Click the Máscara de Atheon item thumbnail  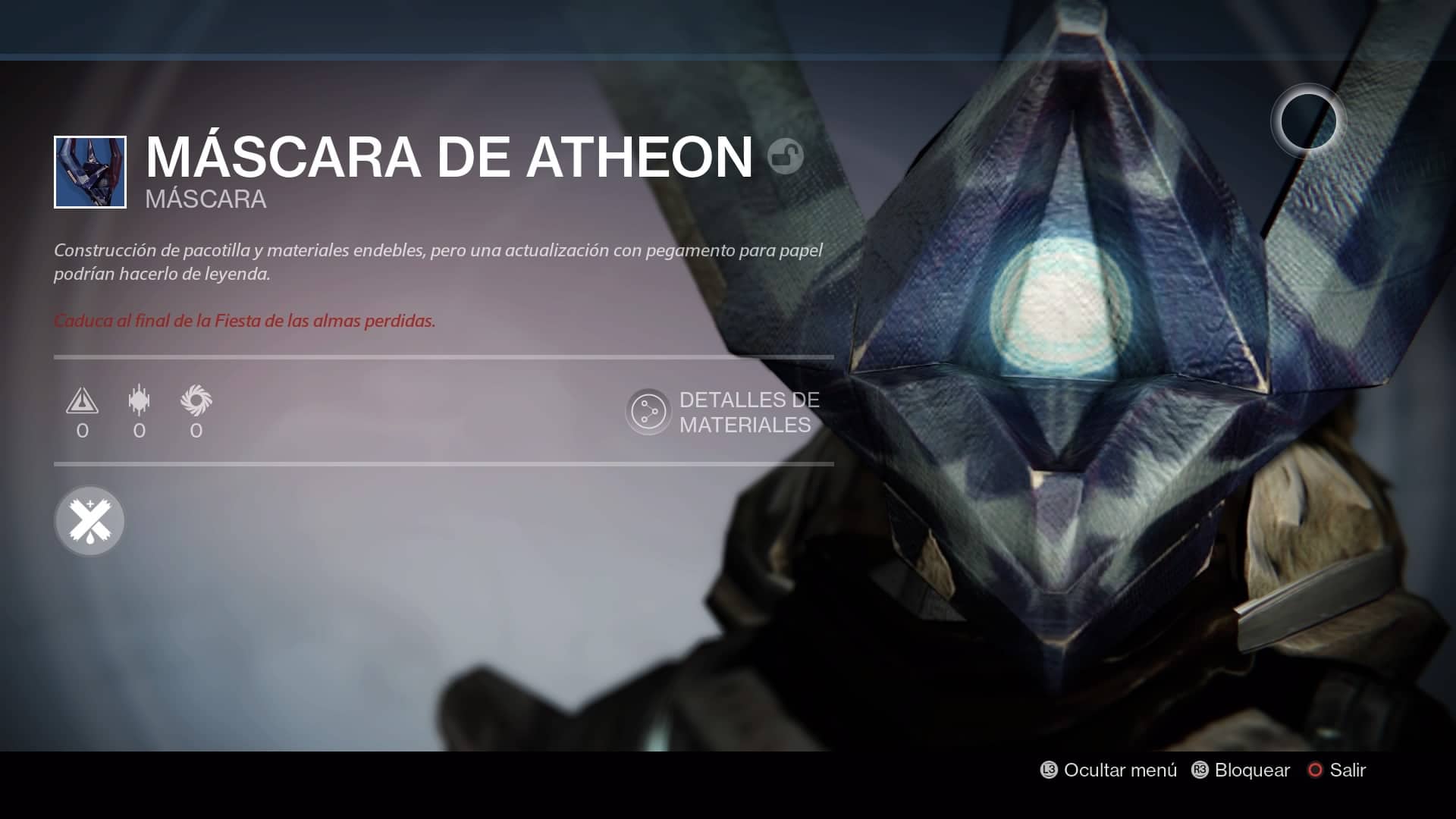point(90,172)
